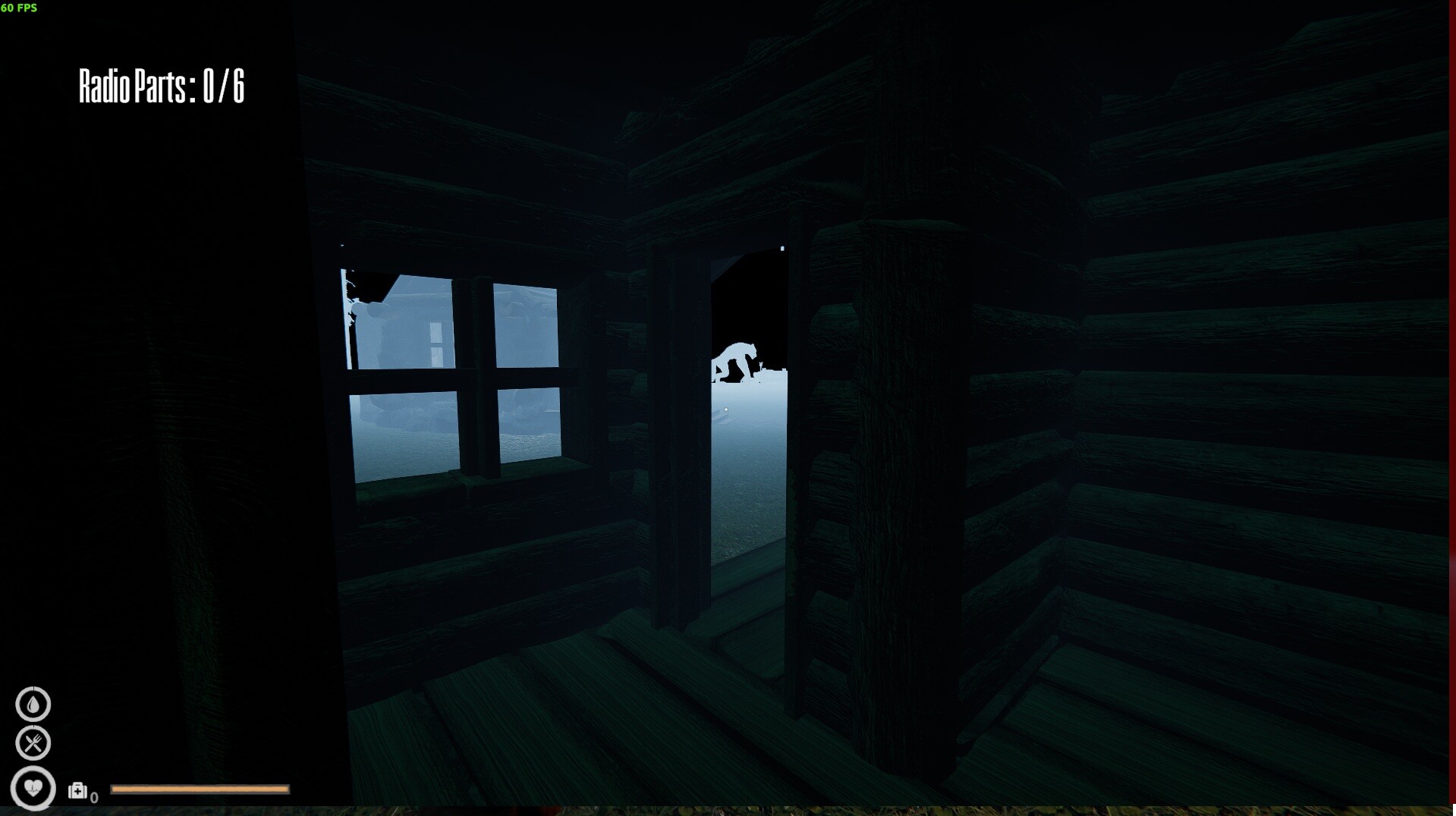Click the medkit quantity number zero

(95, 796)
